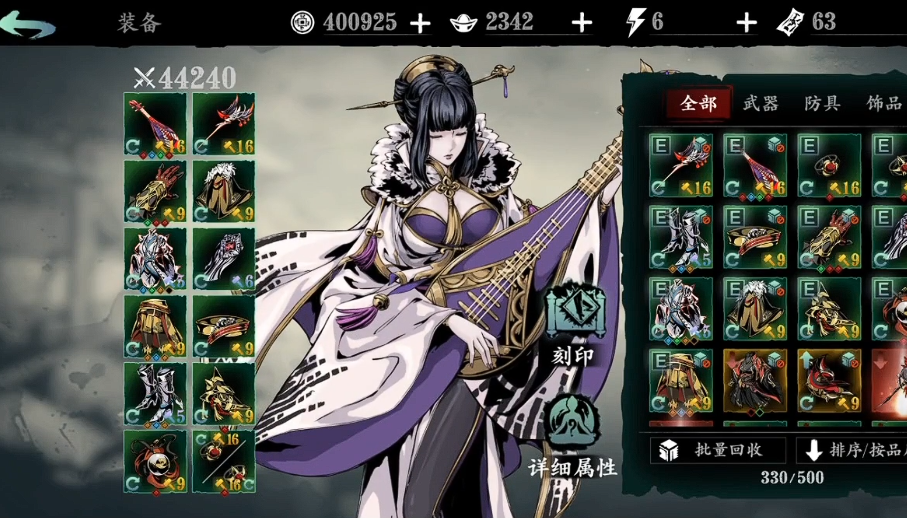Select the equipped pair of rings slot
This screenshot has width=907, height=518.
click(x=223, y=461)
